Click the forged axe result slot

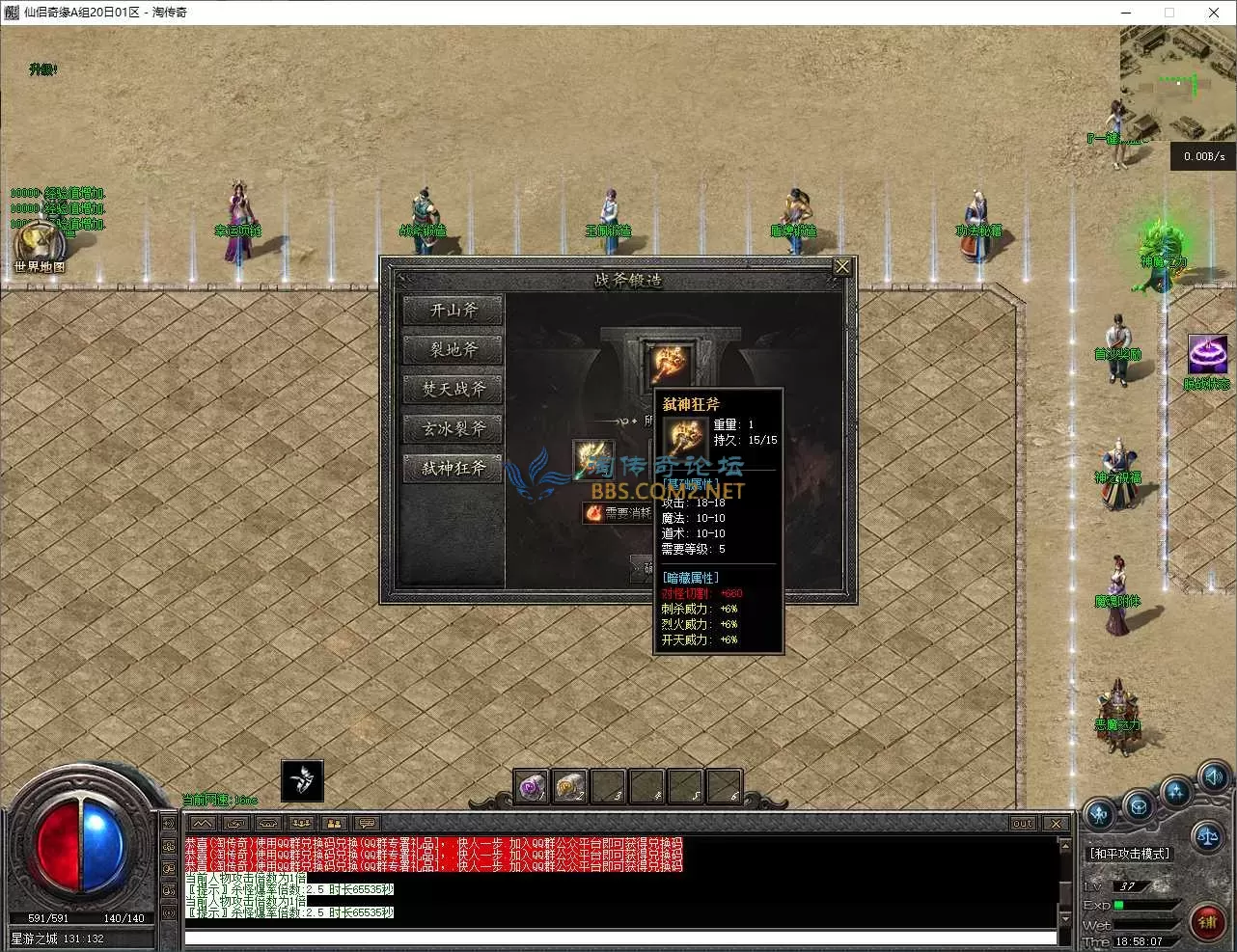tap(669, 363)
